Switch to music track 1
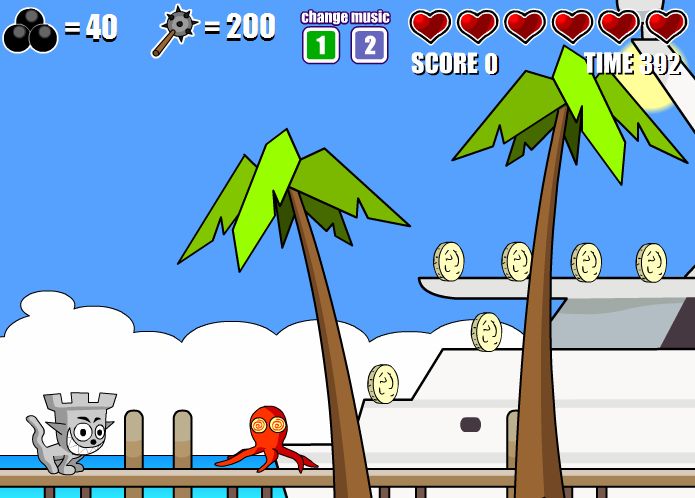The width and height of the screenshot is (695, 498). pyautogui.click(x=321, y=45)
